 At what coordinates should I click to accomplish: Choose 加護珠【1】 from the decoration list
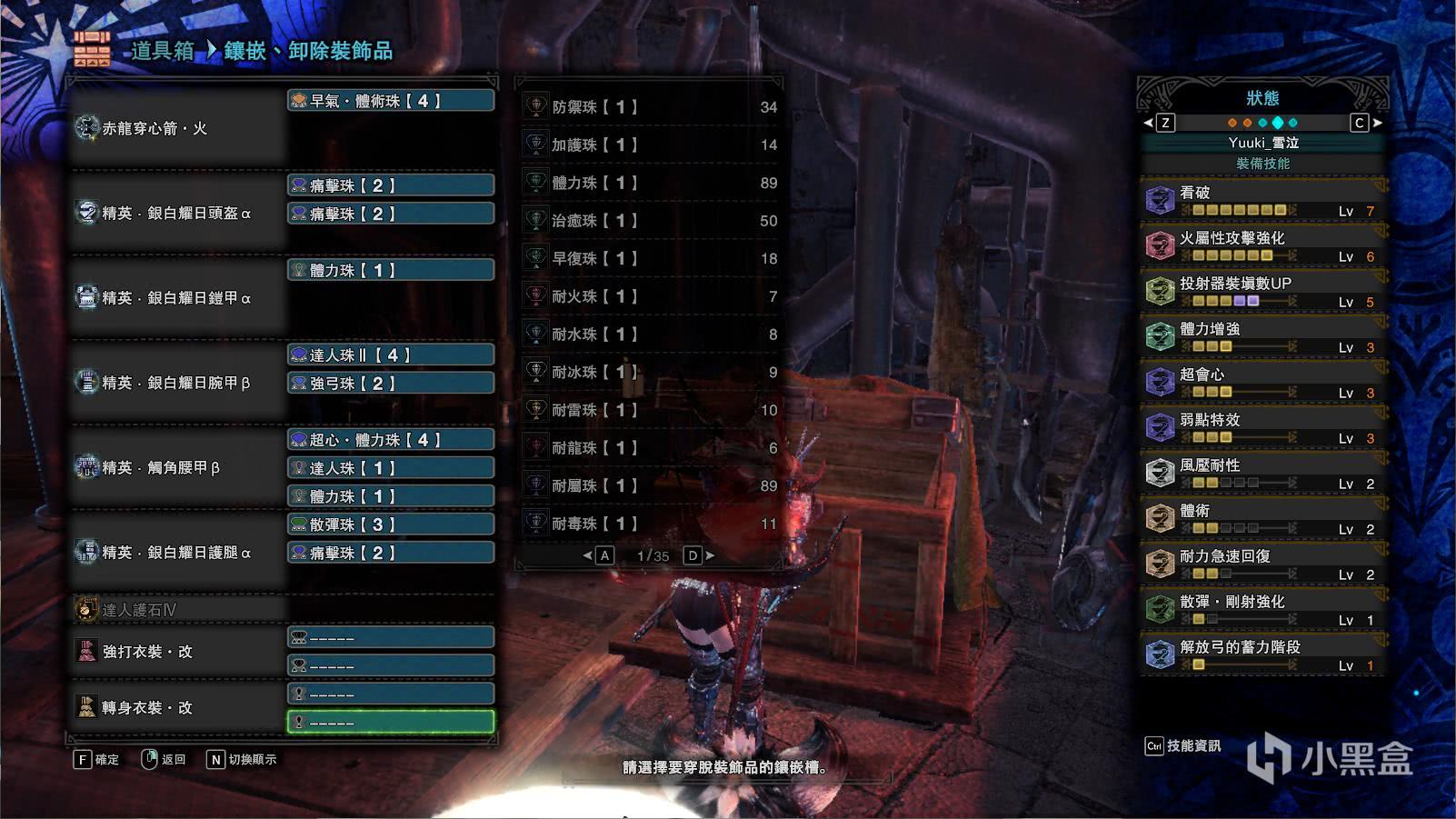[651, 145]
